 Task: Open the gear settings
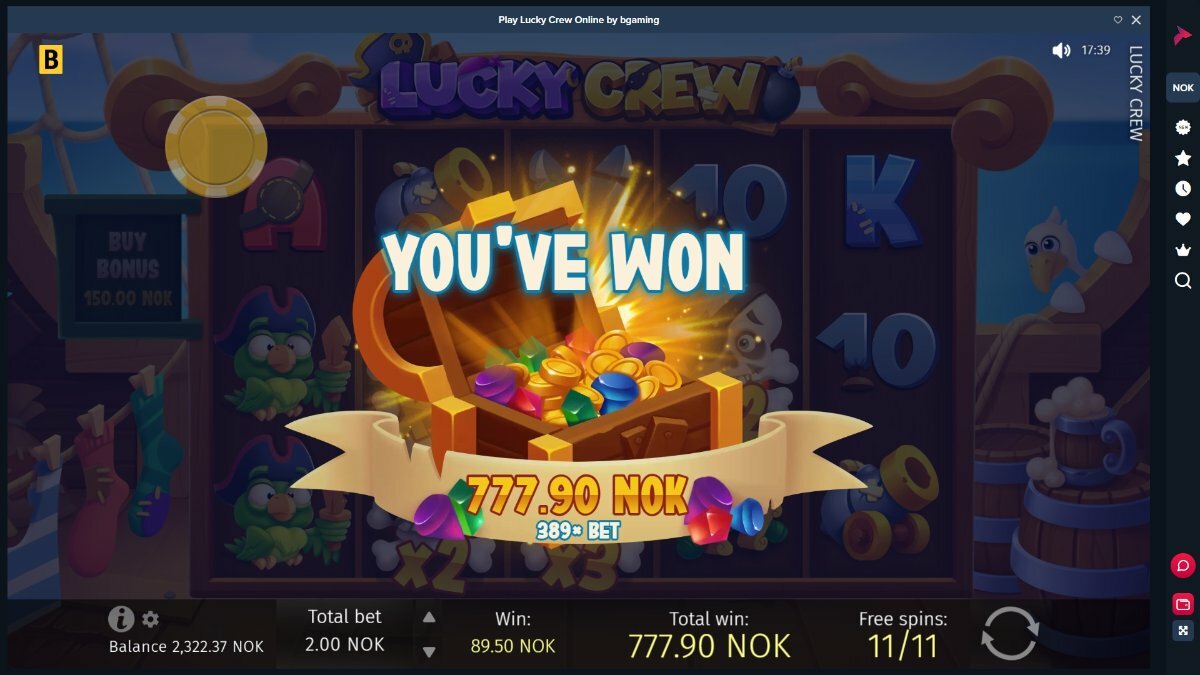150,620
